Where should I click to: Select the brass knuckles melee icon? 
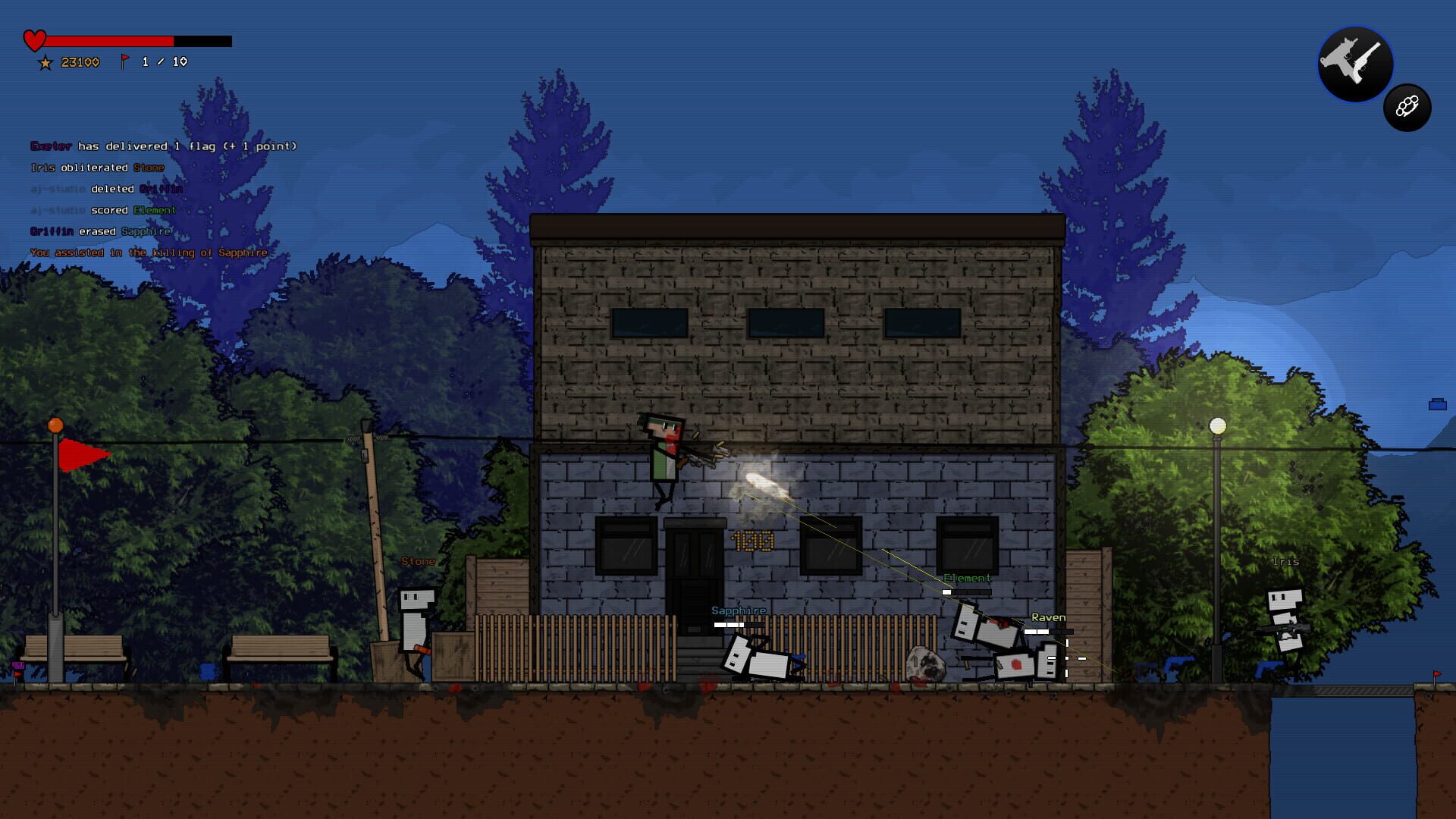click(x=1407, y=108)
